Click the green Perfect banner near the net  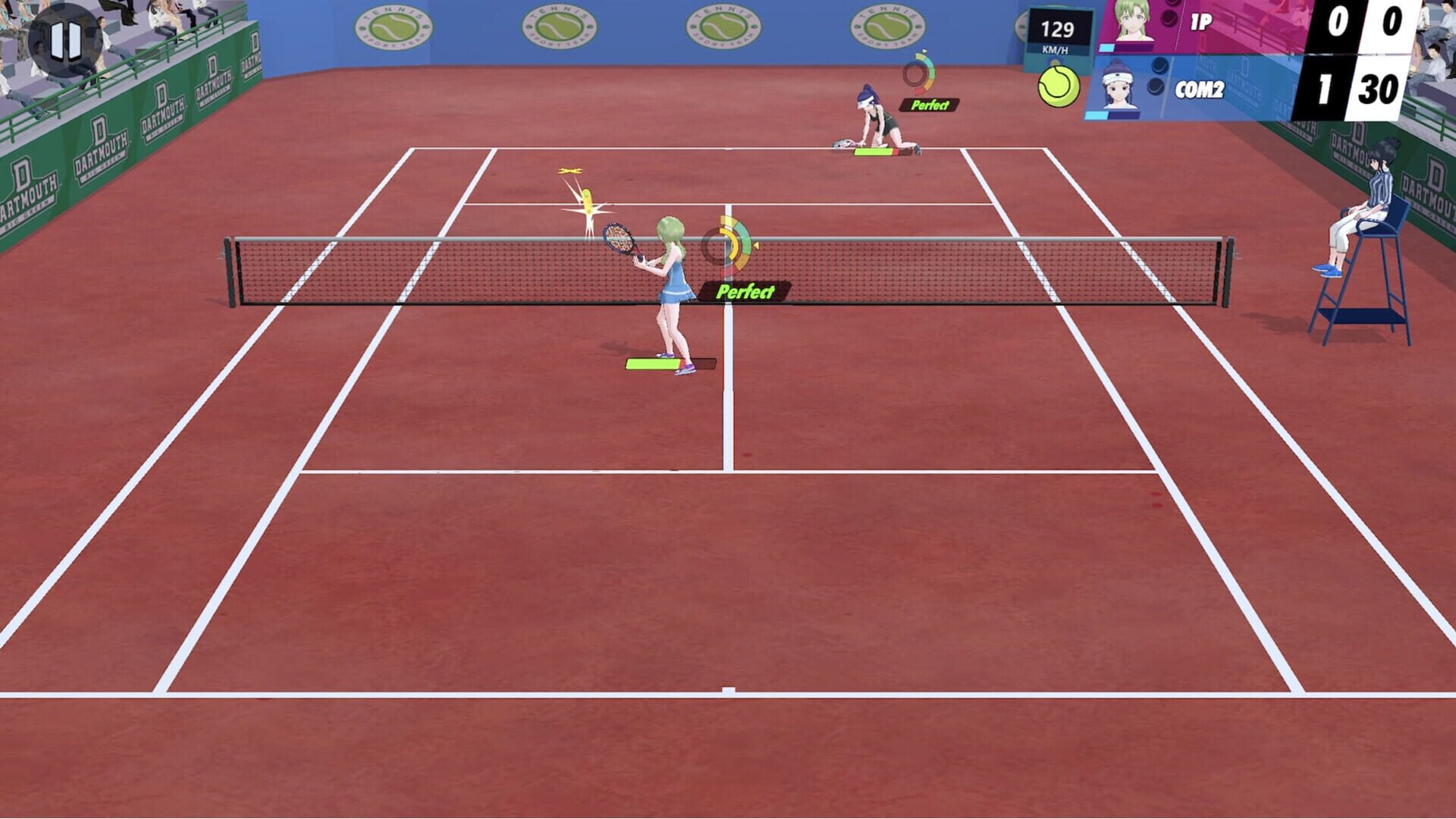pos(747,290)
